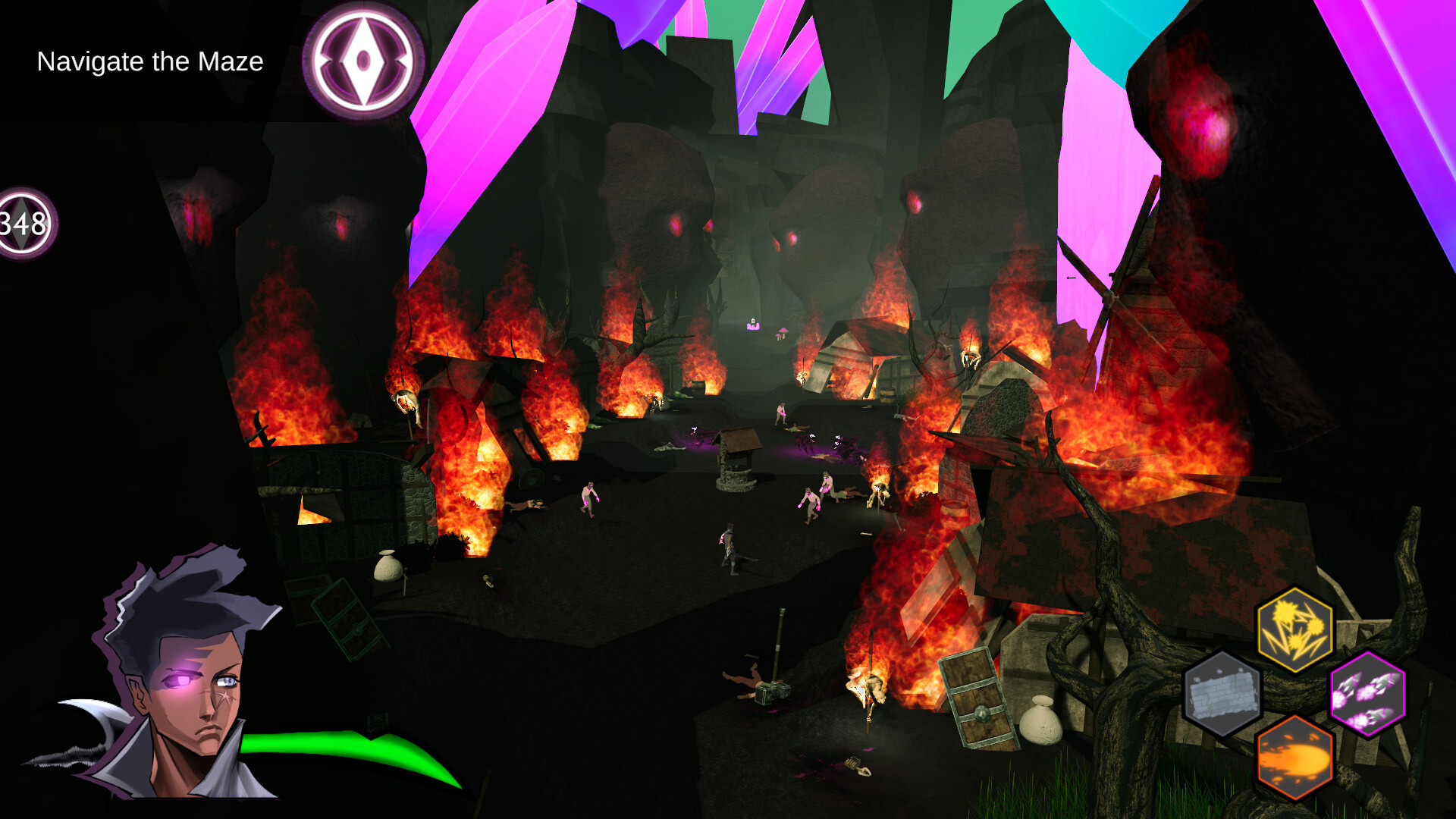Open the soul currency counter medallion
Image resolution: width=1456 pixels, height=819 pixels.
click(x=24, y=223)
